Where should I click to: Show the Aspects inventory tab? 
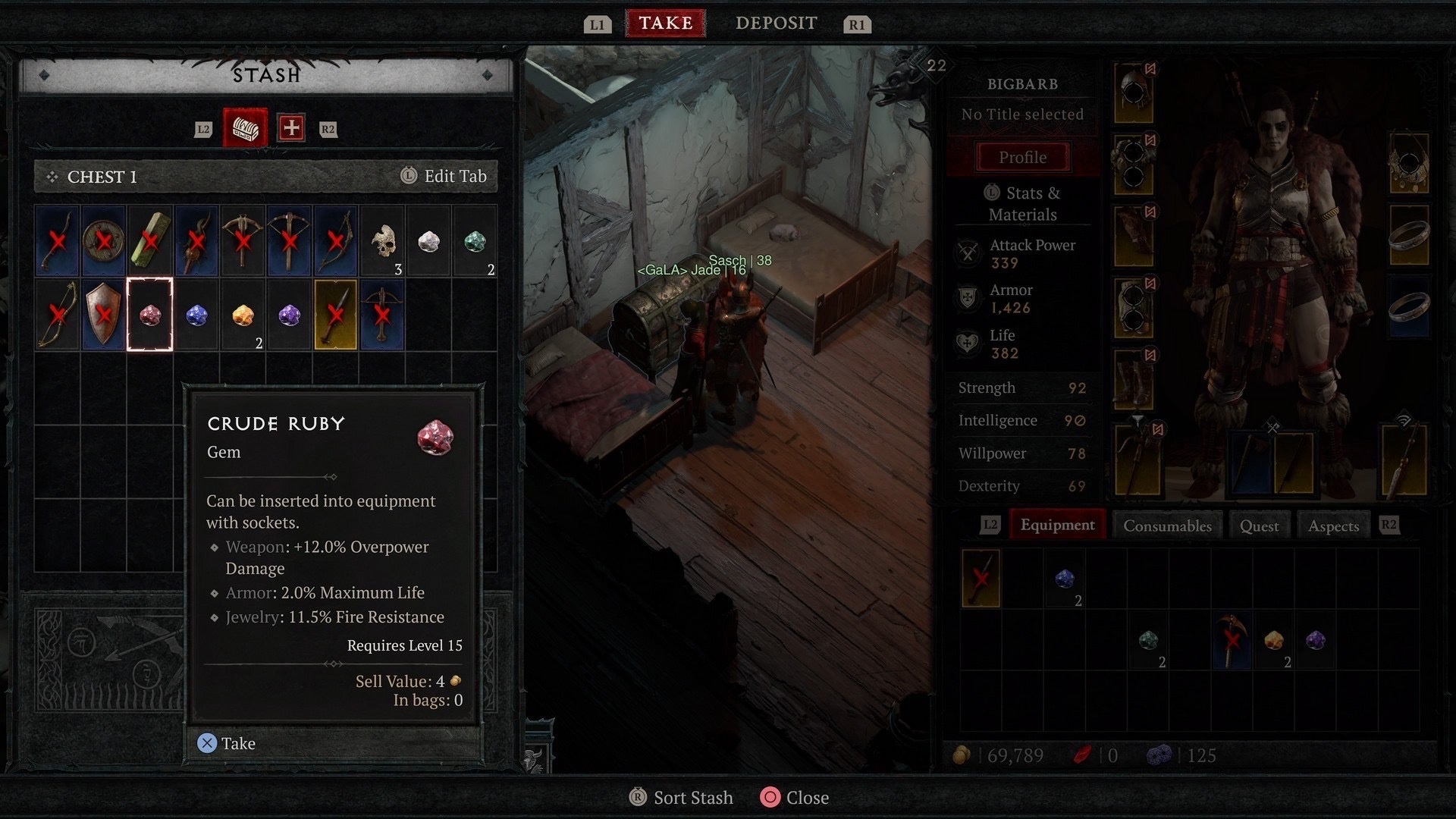[x=1333, y=526]
